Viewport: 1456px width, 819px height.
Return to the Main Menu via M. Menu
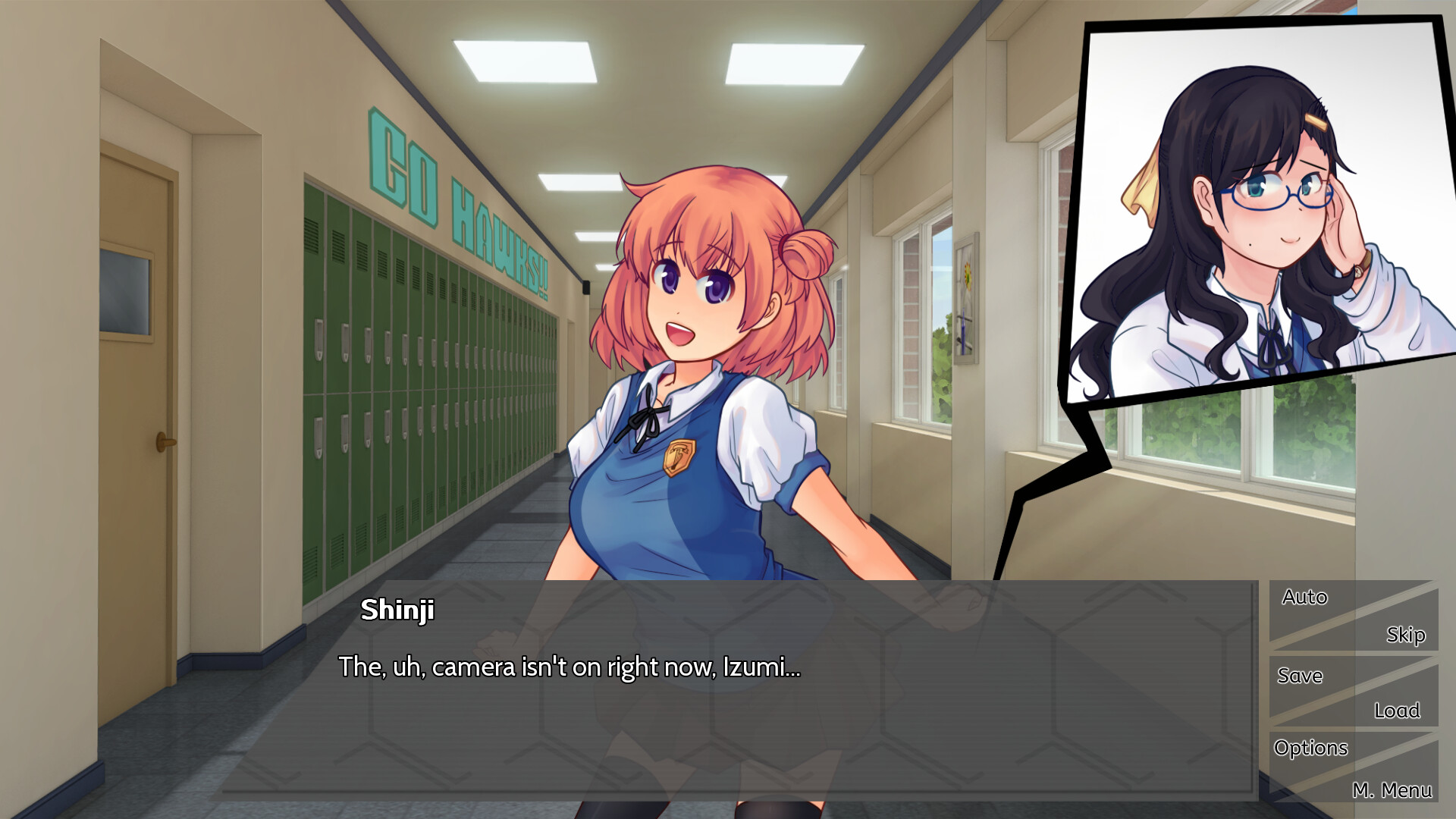coord(1394,789)
